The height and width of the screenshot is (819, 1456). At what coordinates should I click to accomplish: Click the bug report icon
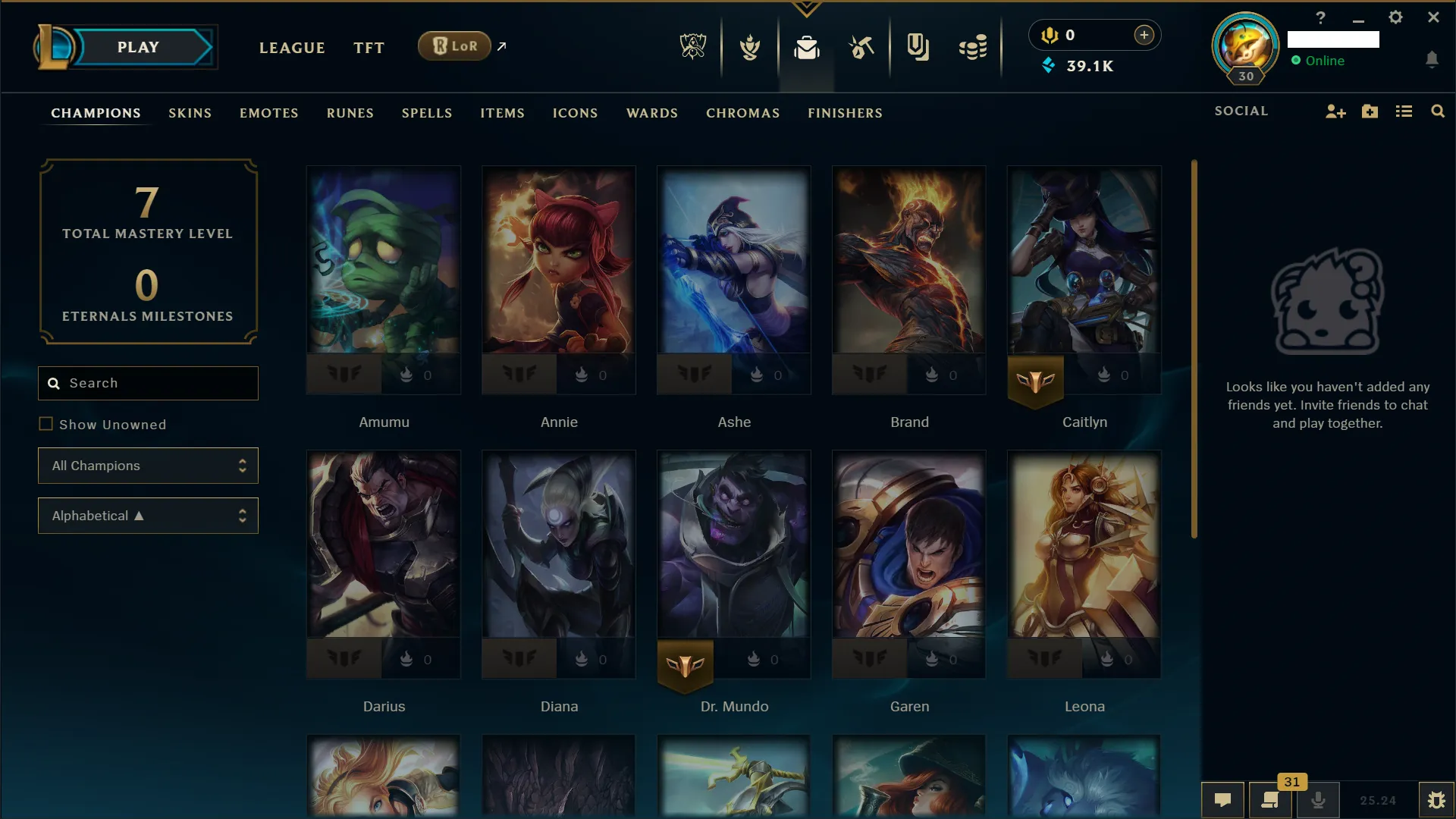(1437, 800)
